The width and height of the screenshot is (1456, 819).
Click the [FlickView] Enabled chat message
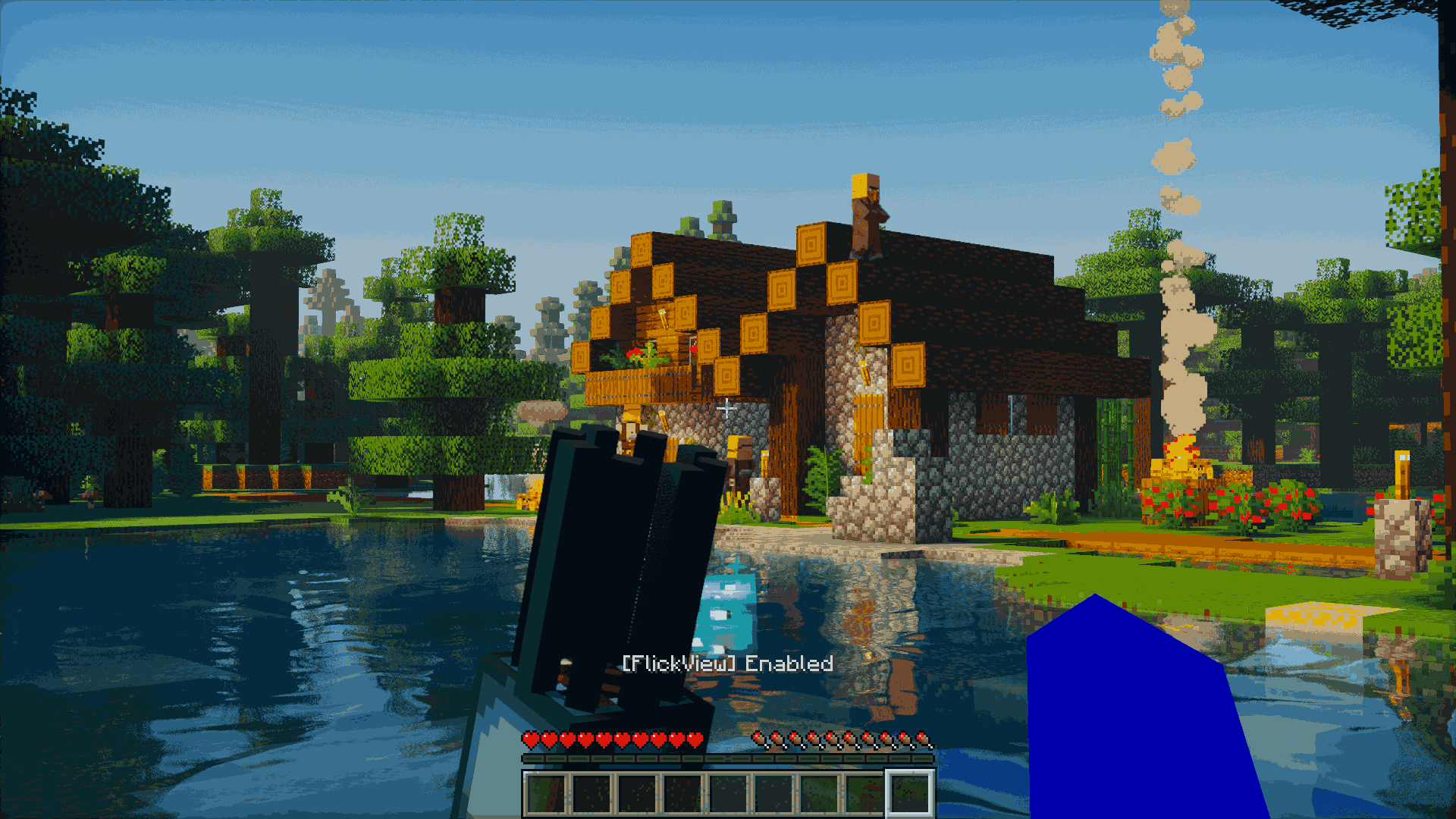click(x=726, y=665)
